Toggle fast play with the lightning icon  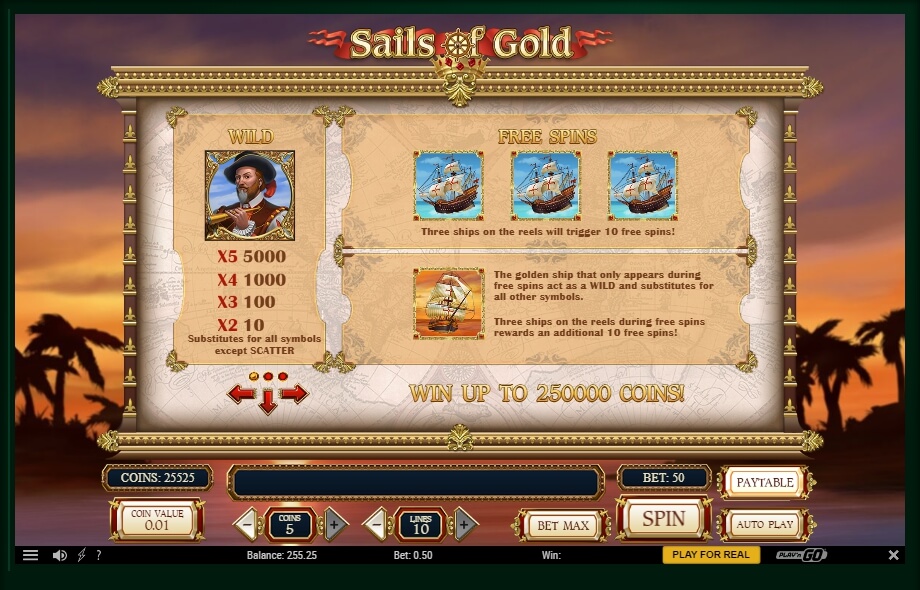pos(82,555)
